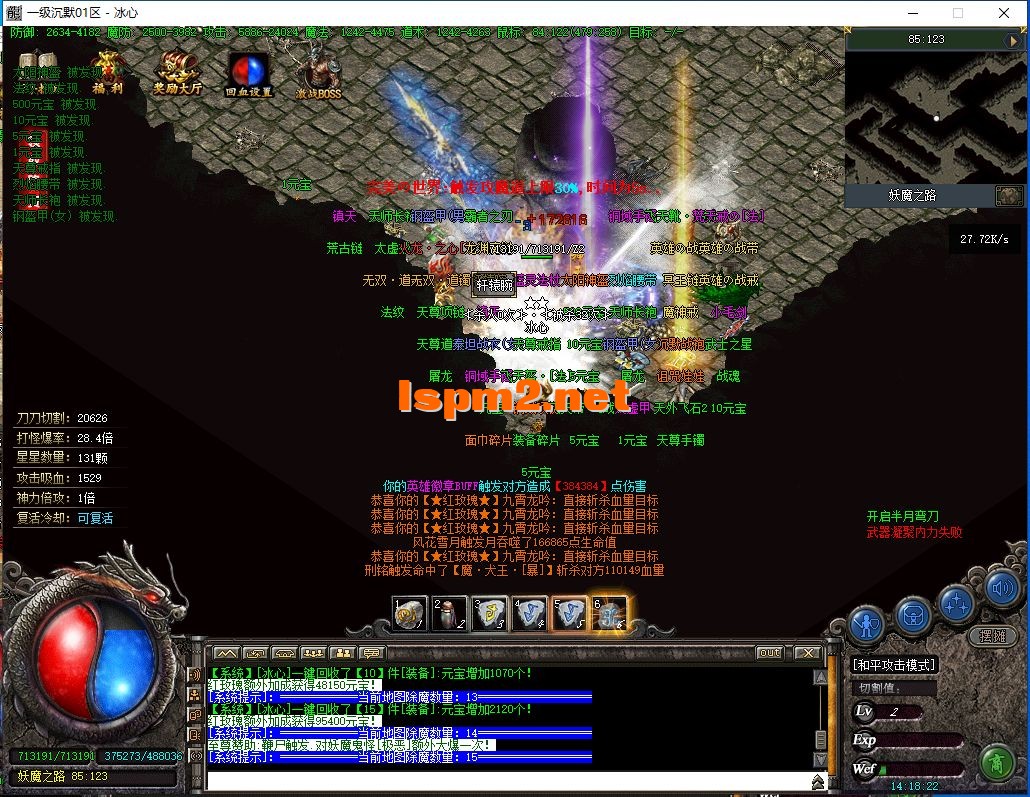This screenshot has height=797, width=1030.
Task: Toggle the minimap button beside 妖魔之路
Action: click(x=1009, y=195)
